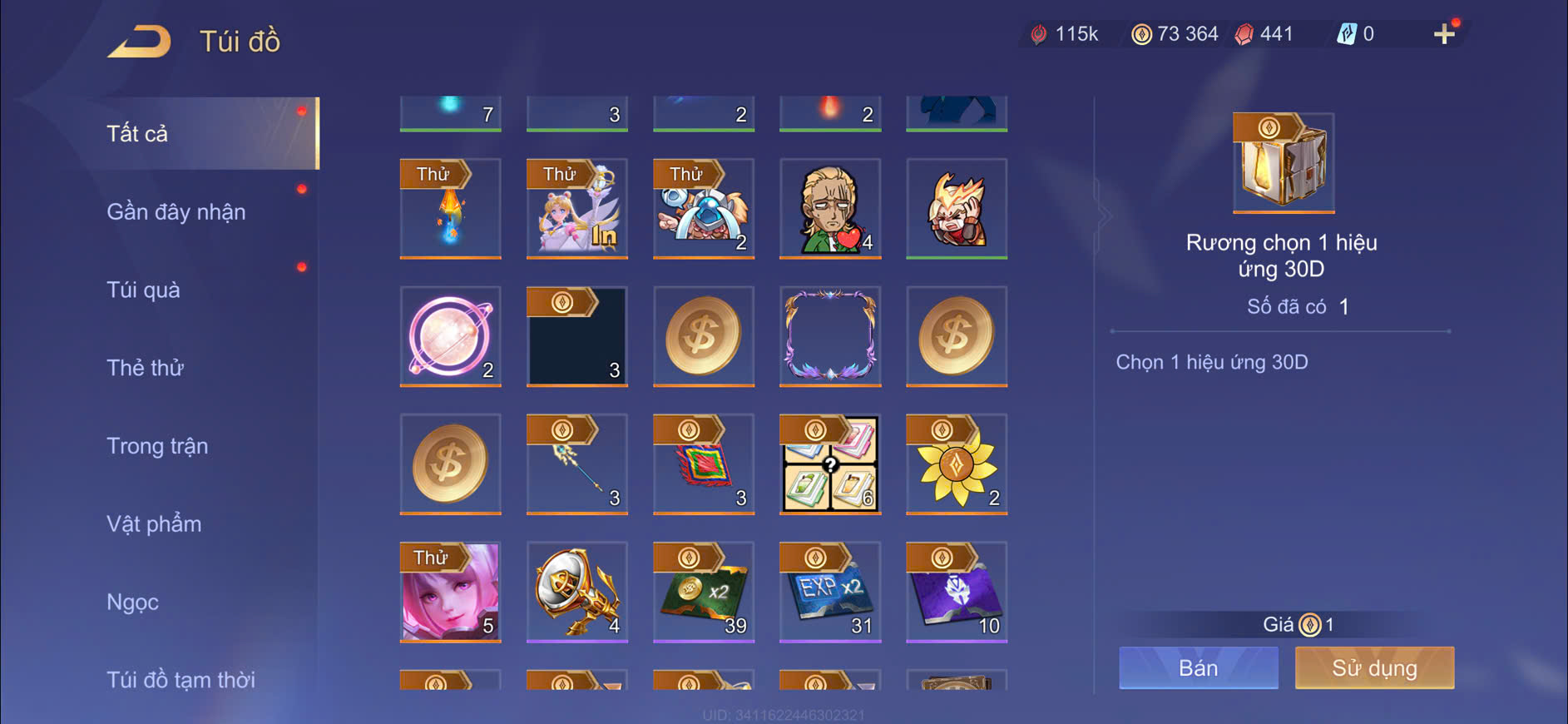
Task: Choose the pink planet orb item
Action: (451, 336)
